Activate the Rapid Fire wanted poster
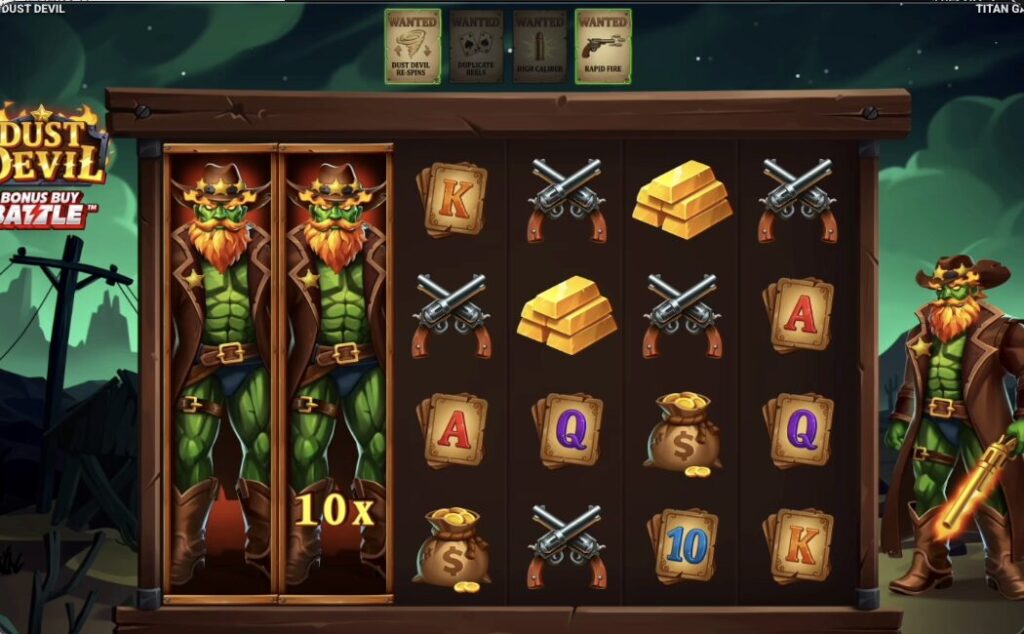Viewport: 1024px width, 634px height. pos(603,46)
